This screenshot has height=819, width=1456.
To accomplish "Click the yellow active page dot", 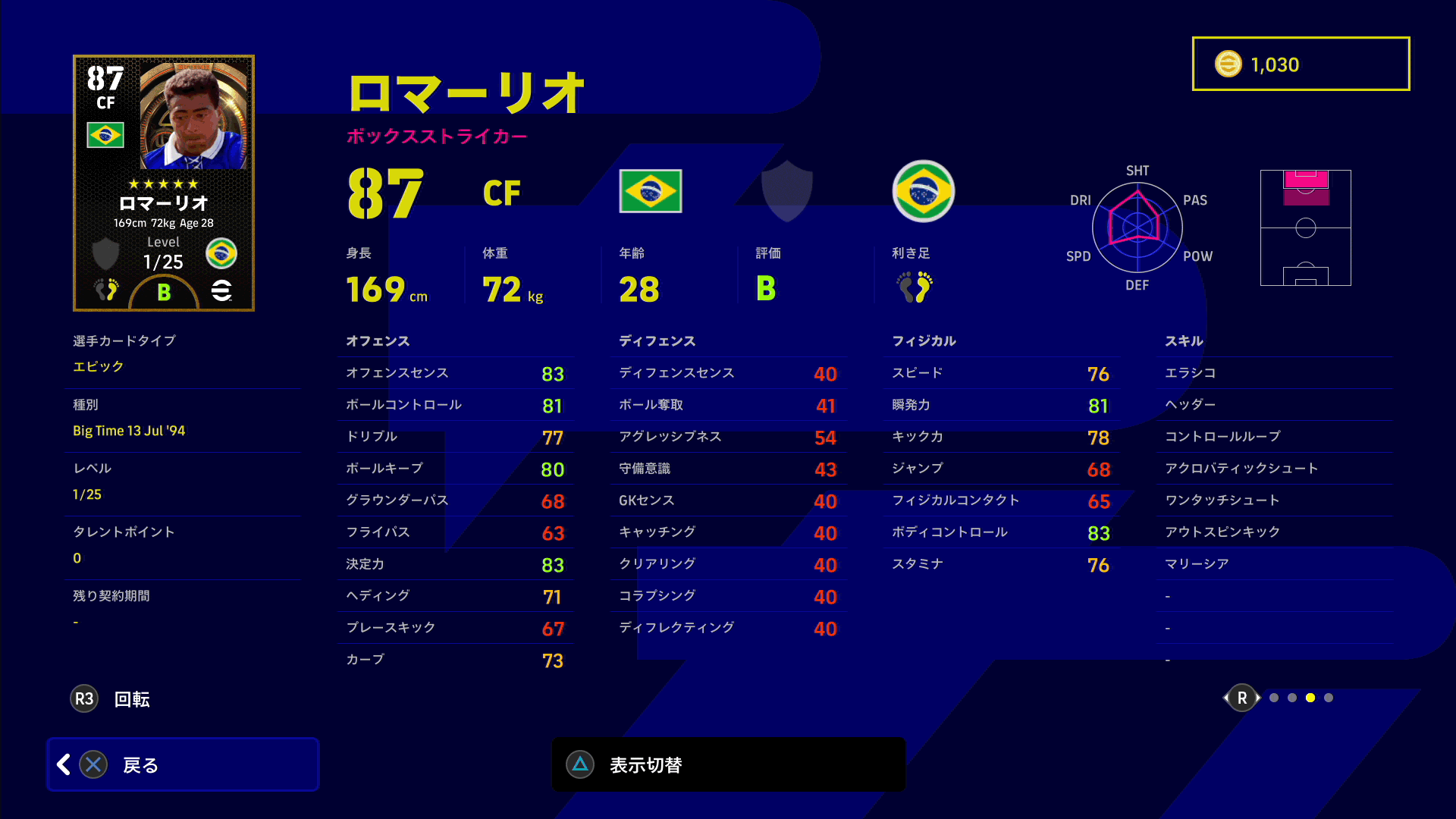I will tap(1310, 698).
